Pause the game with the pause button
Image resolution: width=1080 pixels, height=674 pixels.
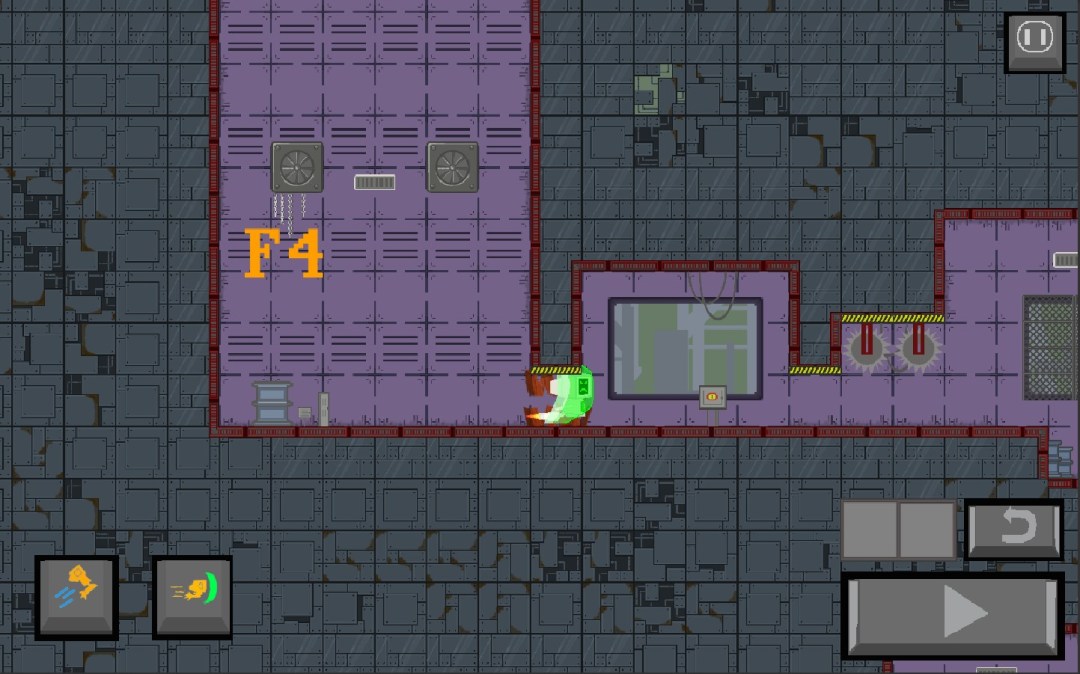(1035, 40)
